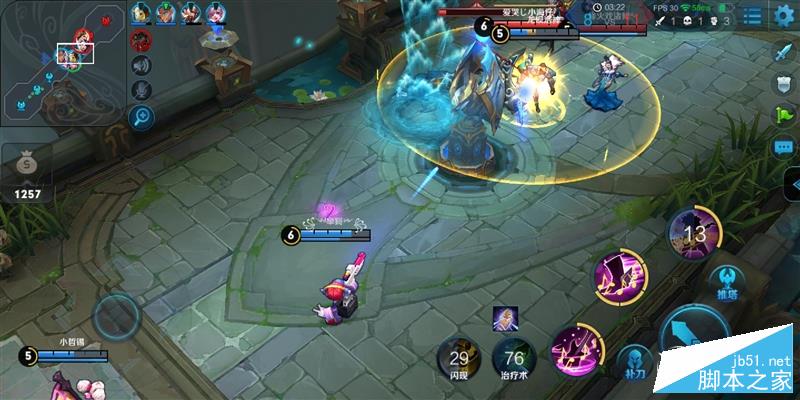Show the scoreboard list icon

click(x=752, y=17)
